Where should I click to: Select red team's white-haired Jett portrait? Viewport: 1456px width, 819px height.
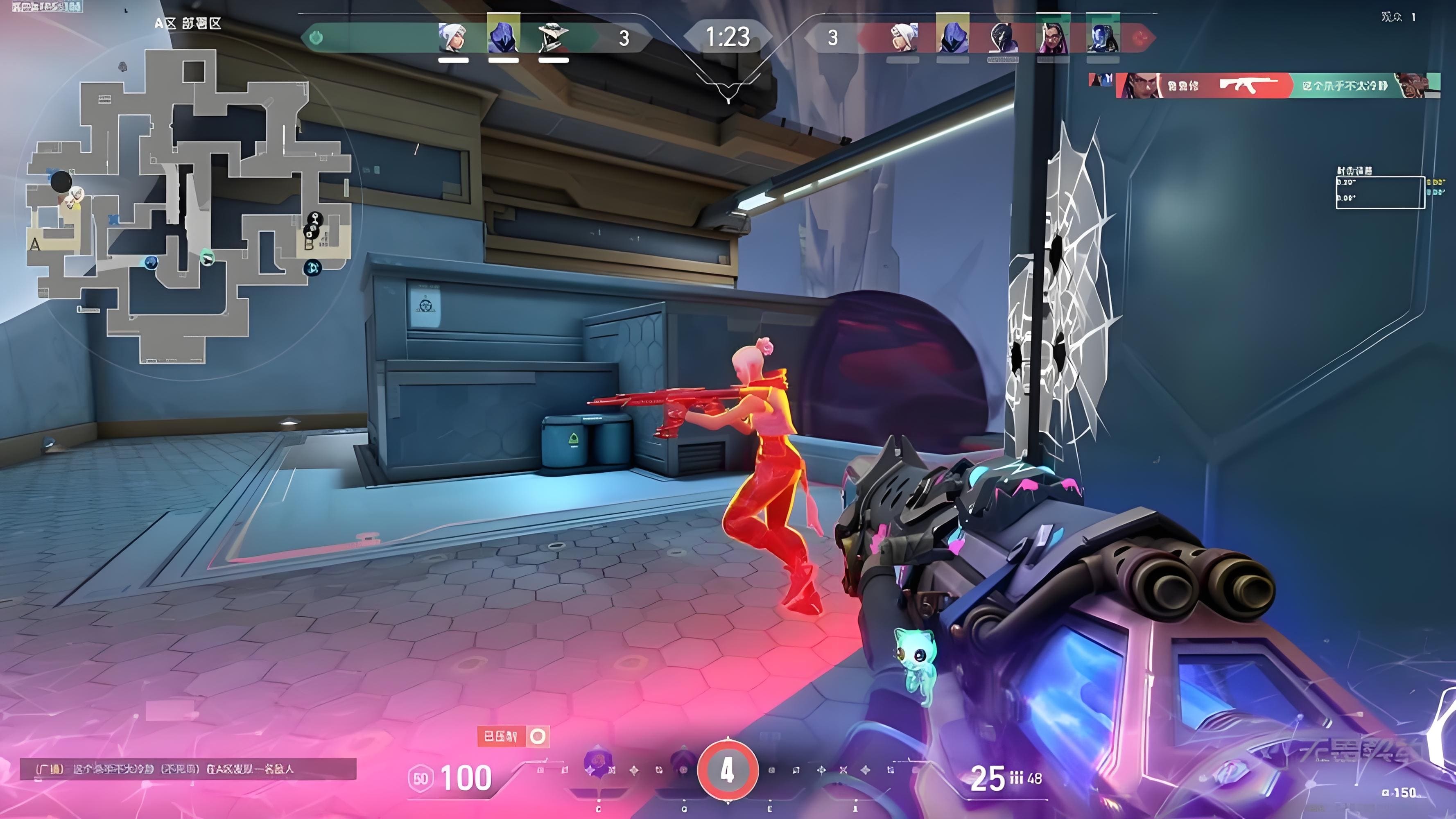tap(903, 37)
